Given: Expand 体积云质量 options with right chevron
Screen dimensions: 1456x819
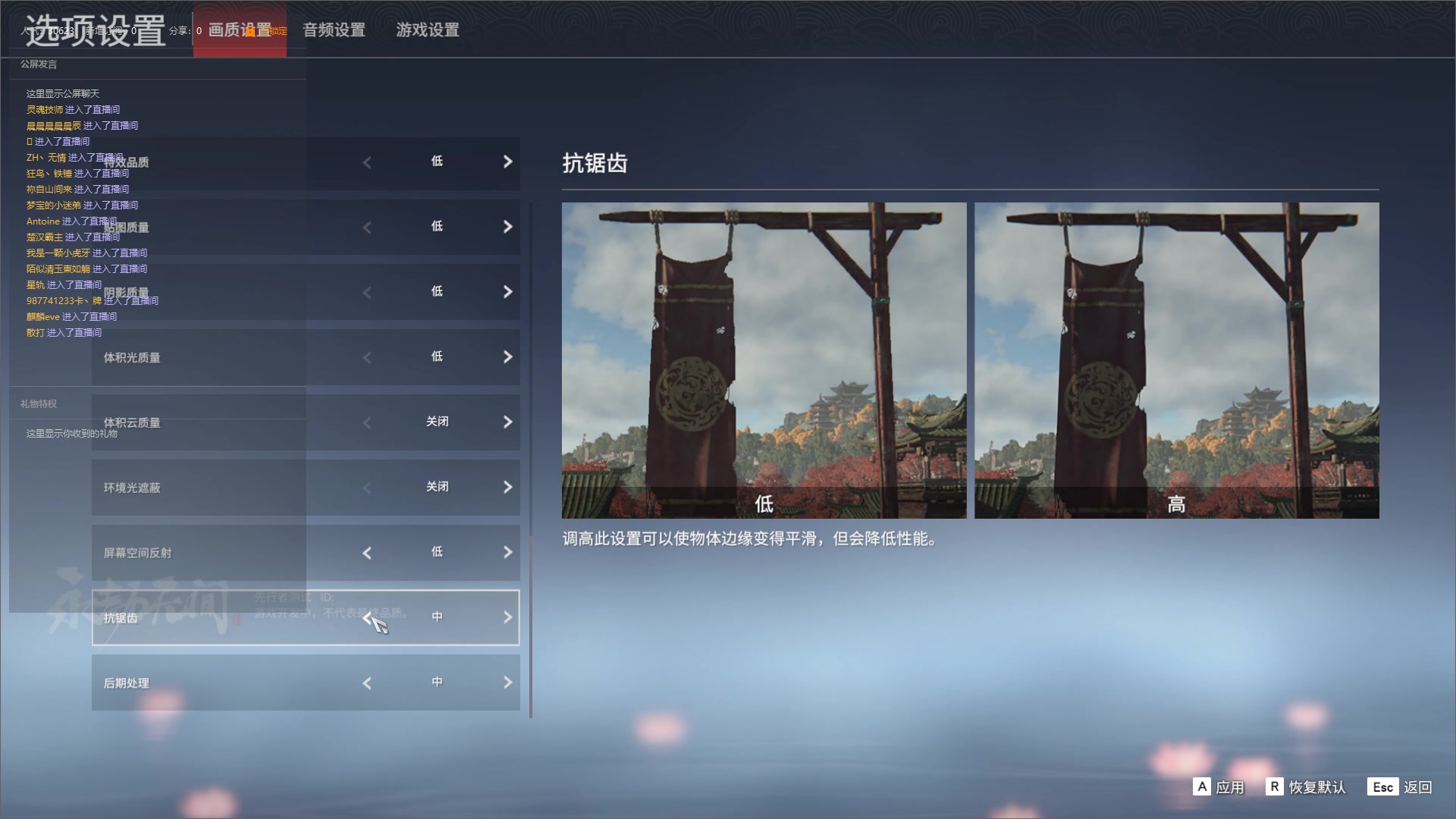Looking at the screenshot, I should click(508, 422).
